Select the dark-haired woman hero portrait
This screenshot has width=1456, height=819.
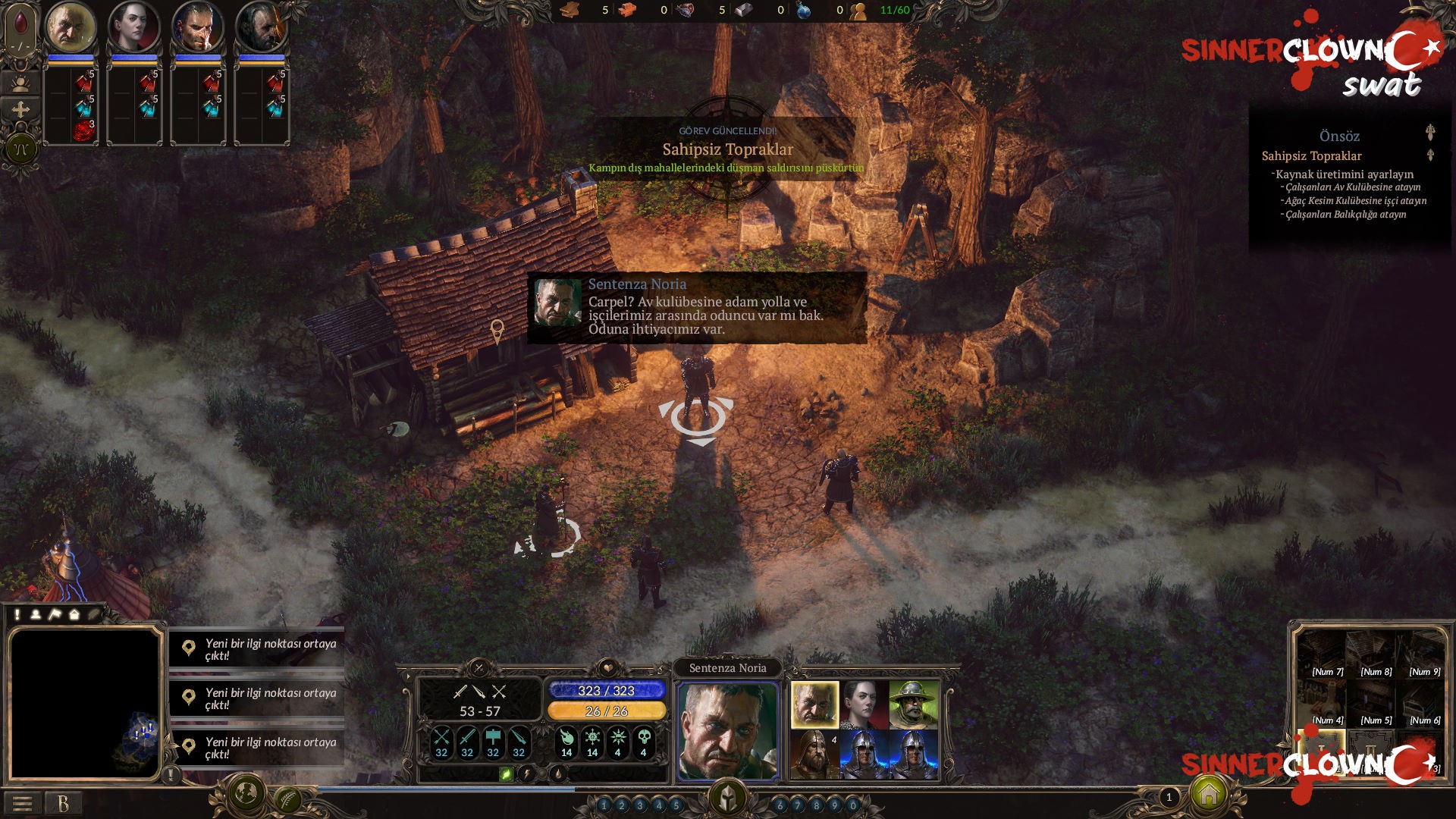[x=133, y=27]
